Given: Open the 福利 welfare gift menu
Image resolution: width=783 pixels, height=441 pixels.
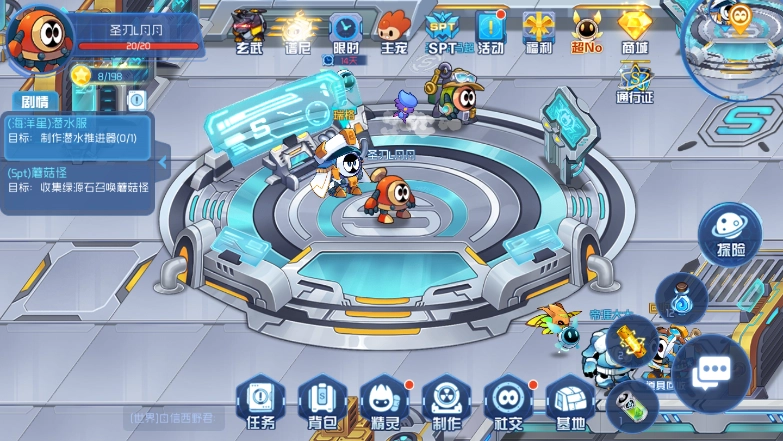Looking at the screenshot, I should point(538,30).
